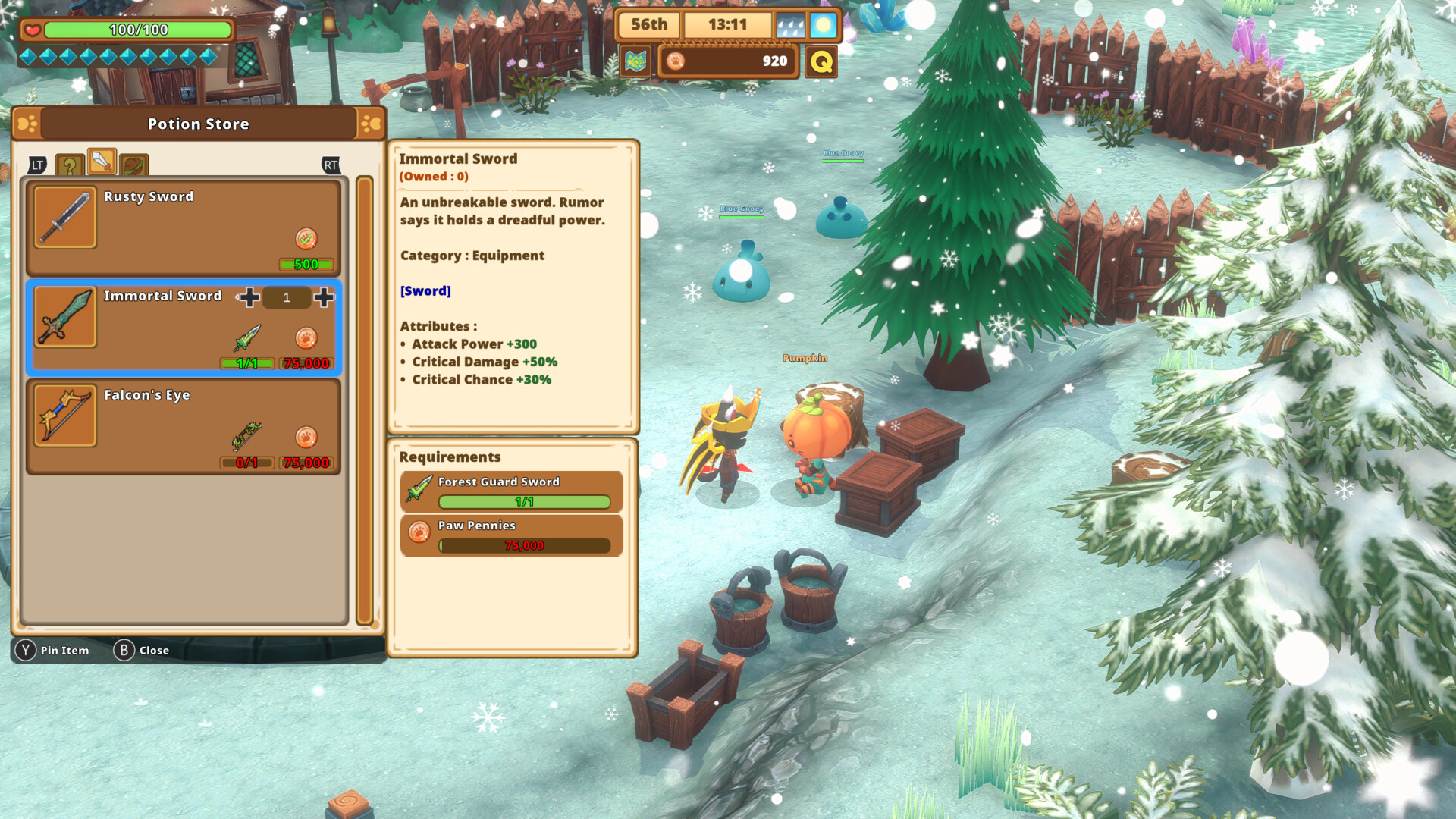Click the Falcon's Eye bow thumbnail
The height and width of the screenshot is (819, 1456).
[x=65, y=416]
